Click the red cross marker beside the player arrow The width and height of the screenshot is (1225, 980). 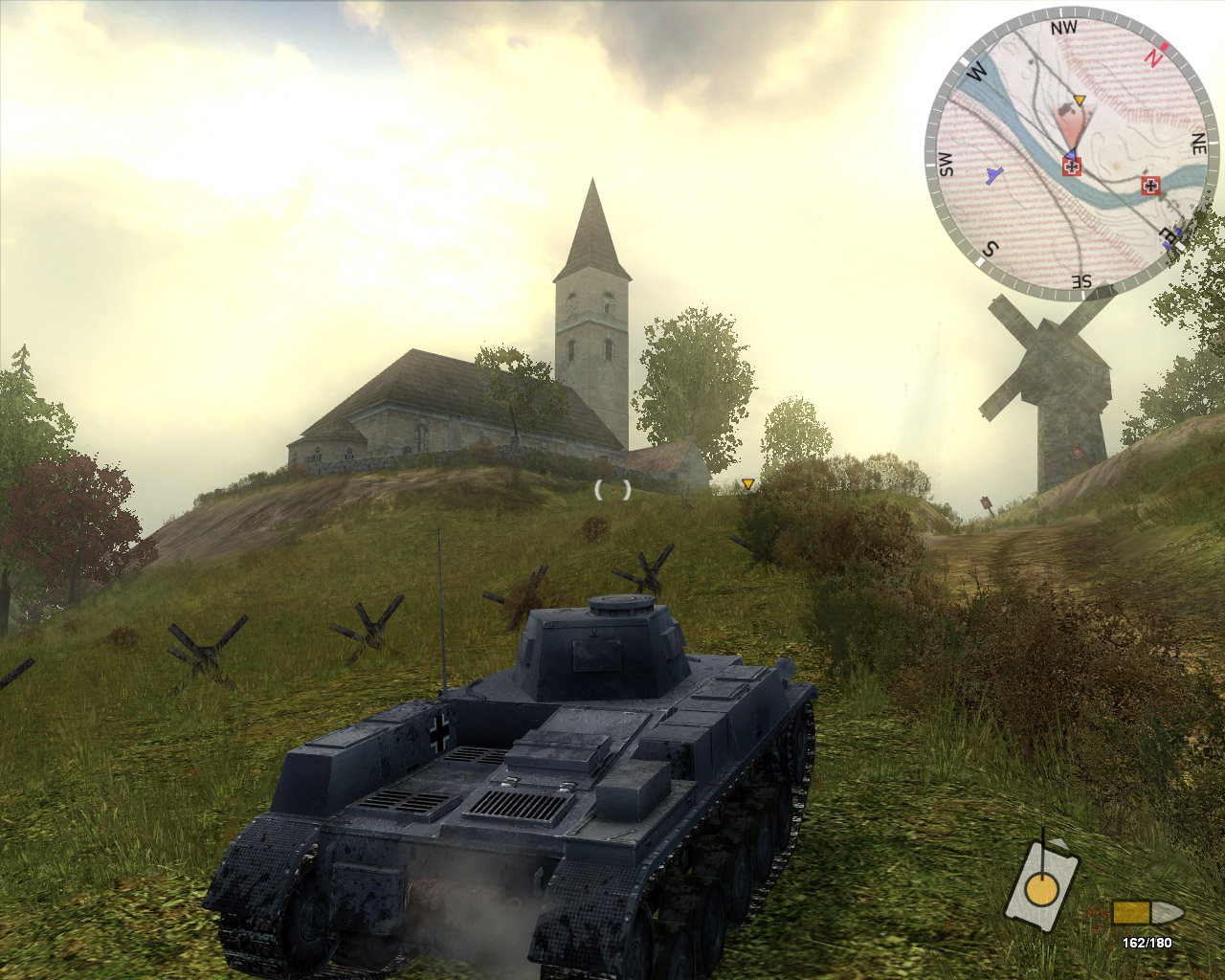(1072, 167)
